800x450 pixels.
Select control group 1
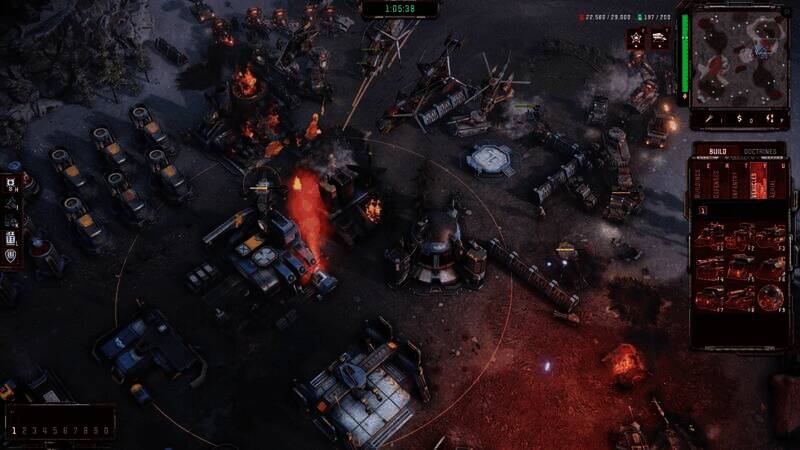13,430
